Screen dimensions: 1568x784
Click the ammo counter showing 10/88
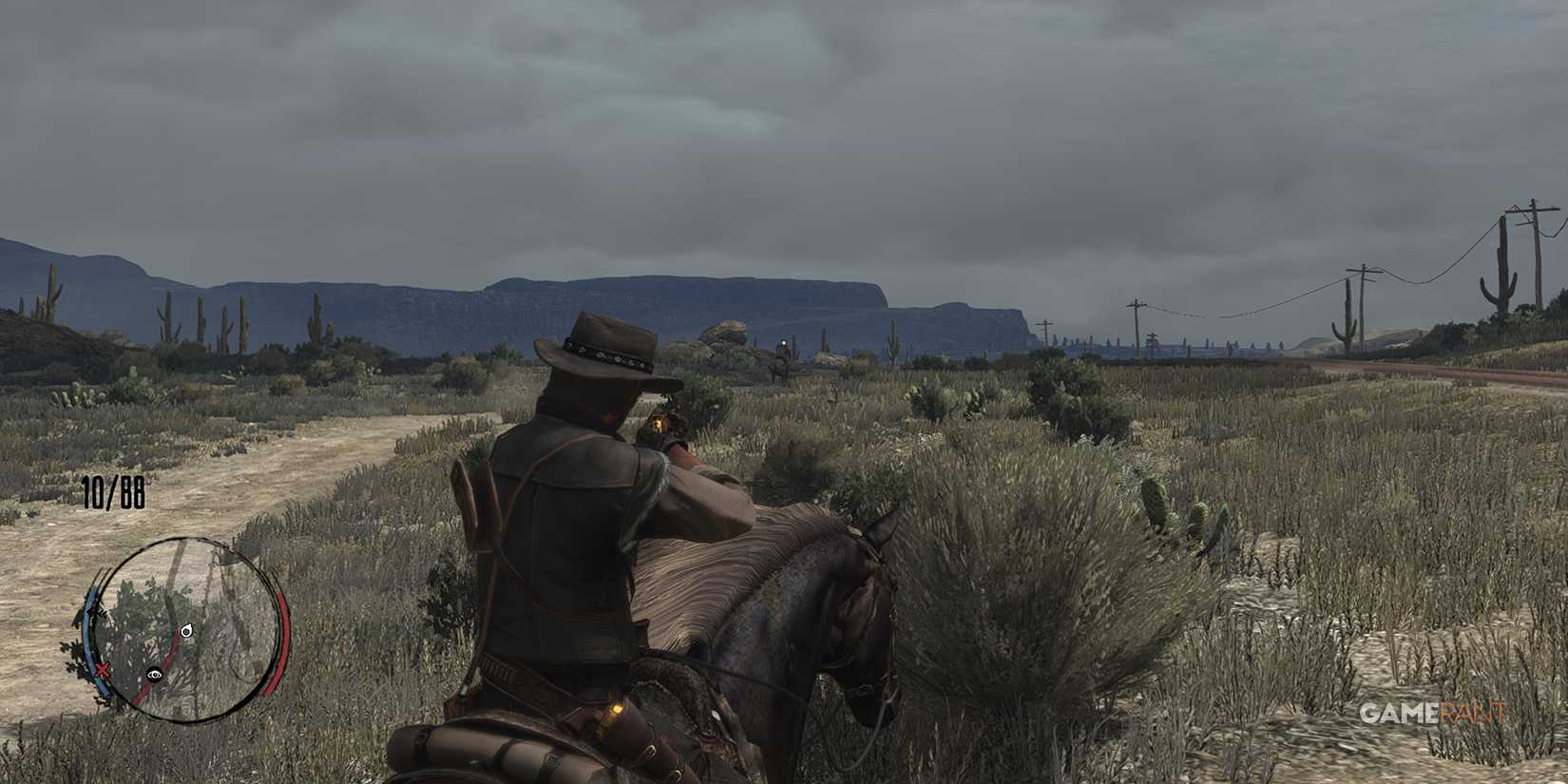112,494
